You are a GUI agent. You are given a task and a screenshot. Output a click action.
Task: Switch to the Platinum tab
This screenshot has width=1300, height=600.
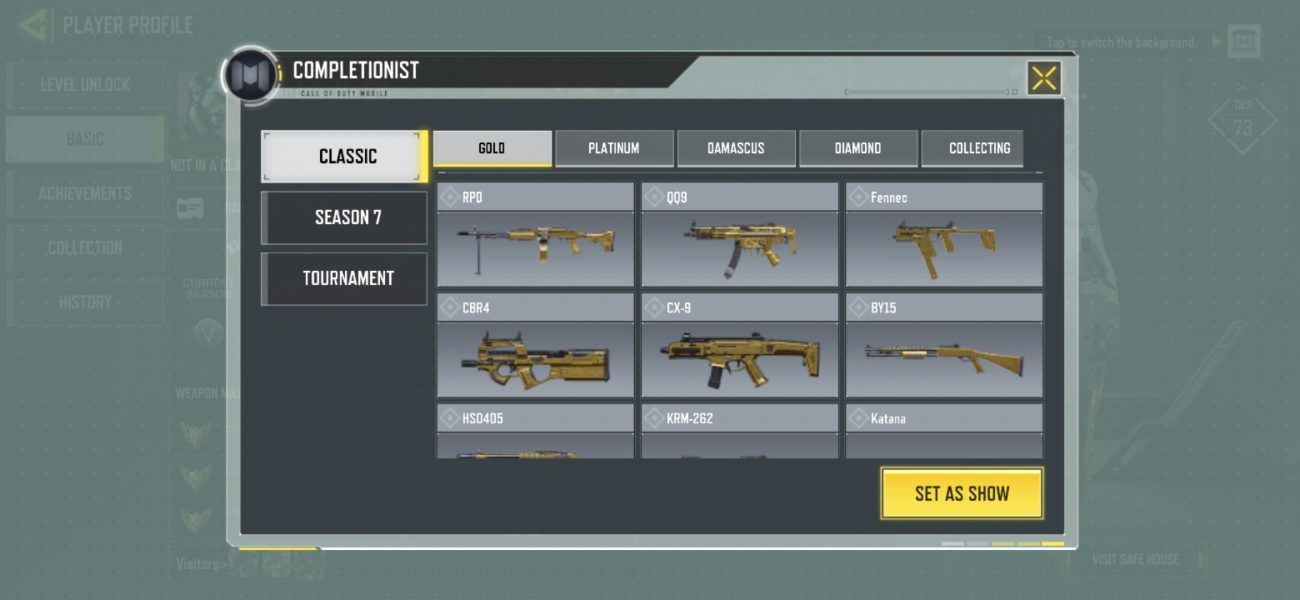[614, 148]
